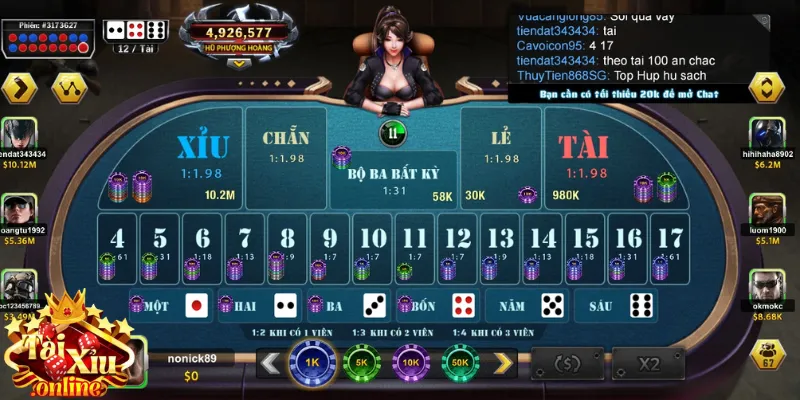The height and width of the screenshot is (400, 800).
Task: Show higher chip values with right arrow
Action: click(503, 361)
